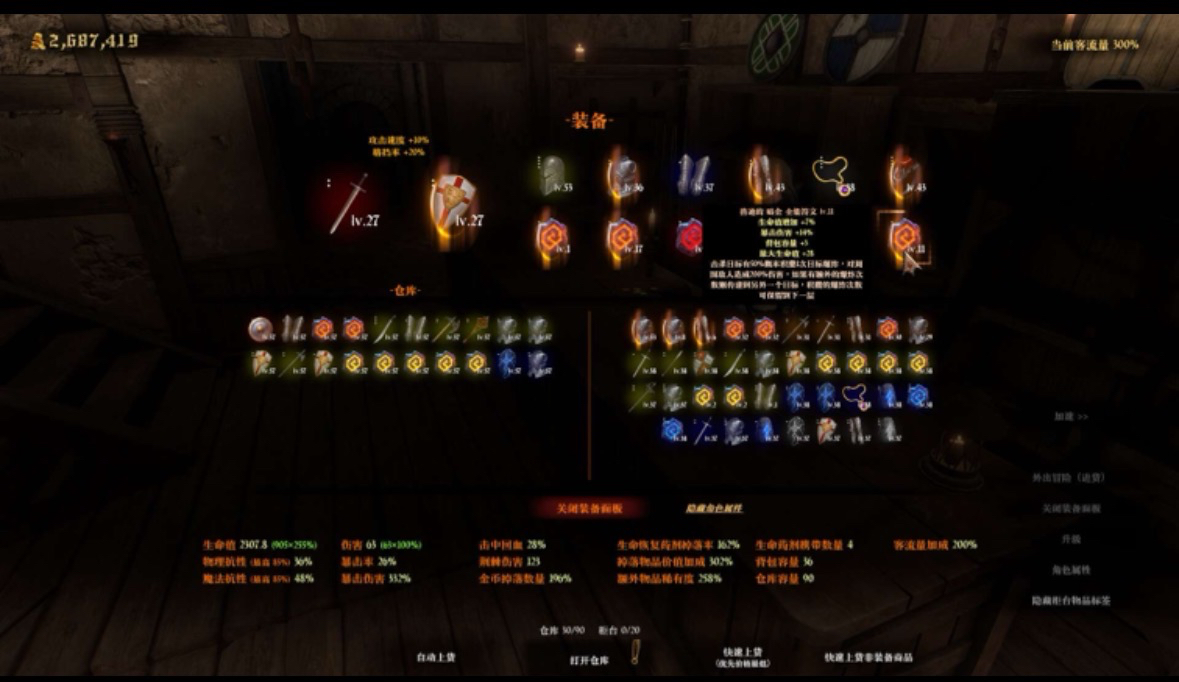Open 角色属性 in the side menu
The image size is (1179, 682).
pos(1070,570)
